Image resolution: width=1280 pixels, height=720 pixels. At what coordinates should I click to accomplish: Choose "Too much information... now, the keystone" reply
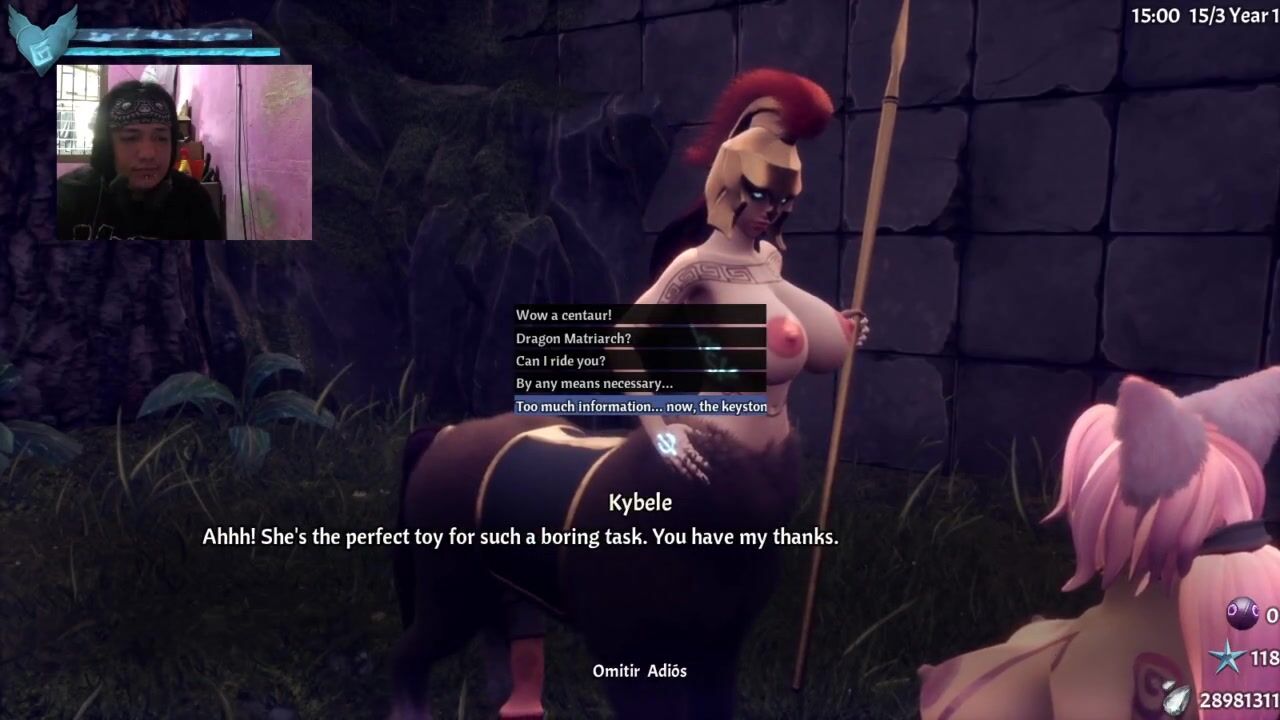coord(640,407)
